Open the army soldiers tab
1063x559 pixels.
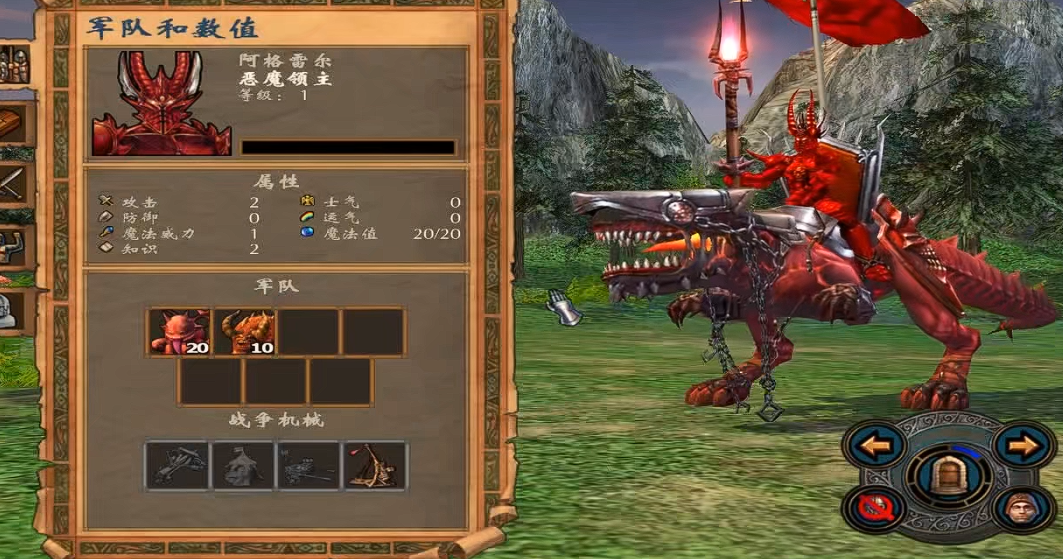point(14,66)
